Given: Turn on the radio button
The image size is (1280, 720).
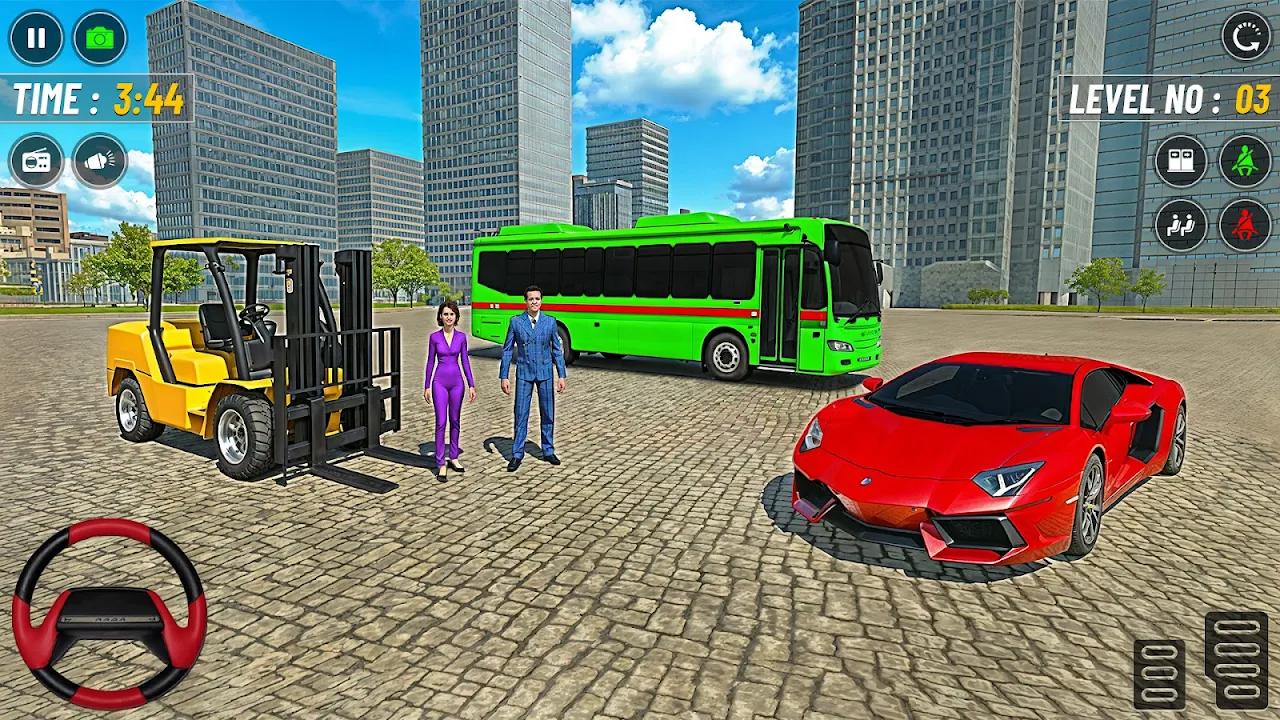Looking at the screenshot, I should coord(36,161).
